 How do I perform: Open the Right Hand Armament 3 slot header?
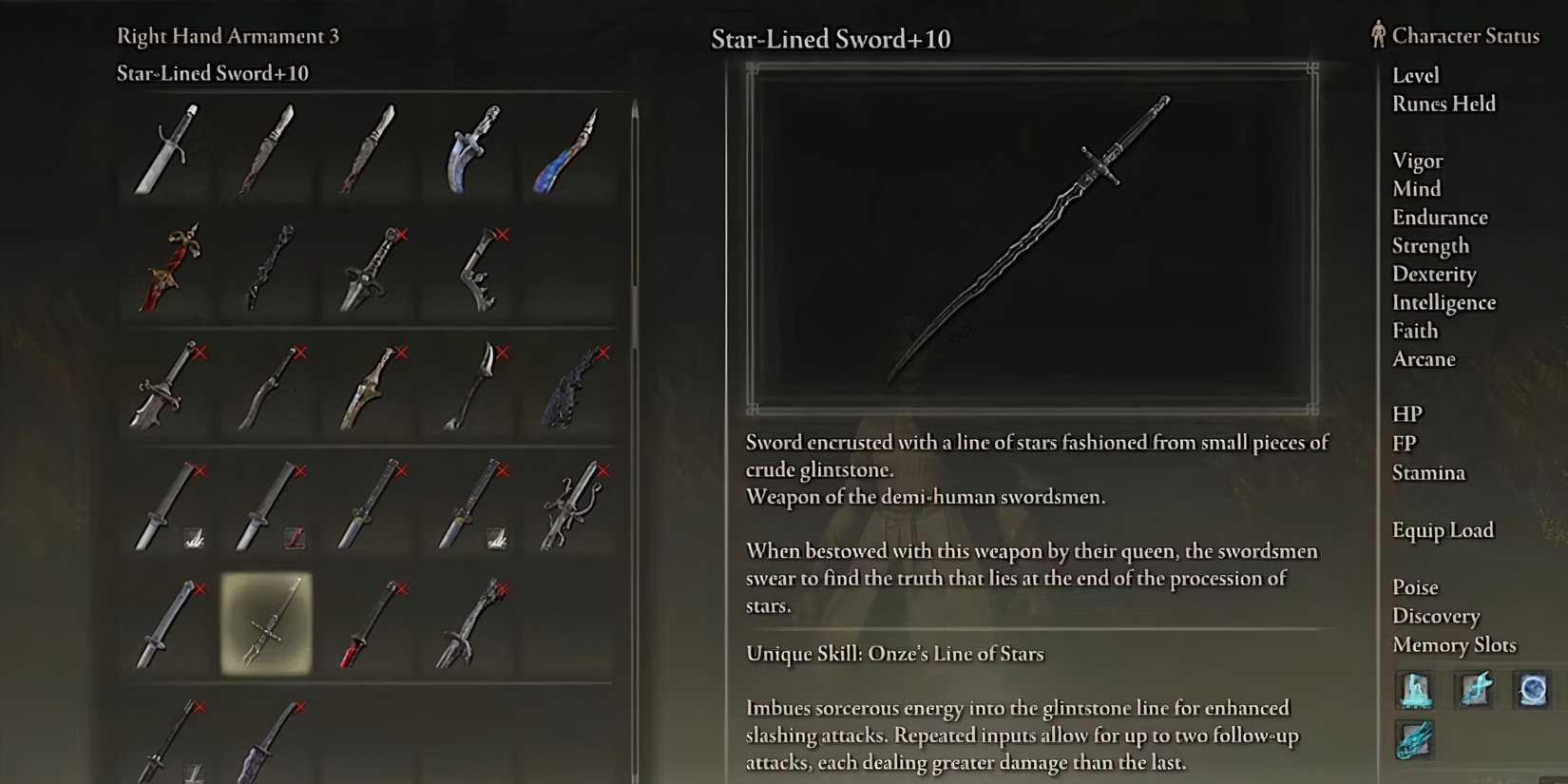[x=227, y=36]
